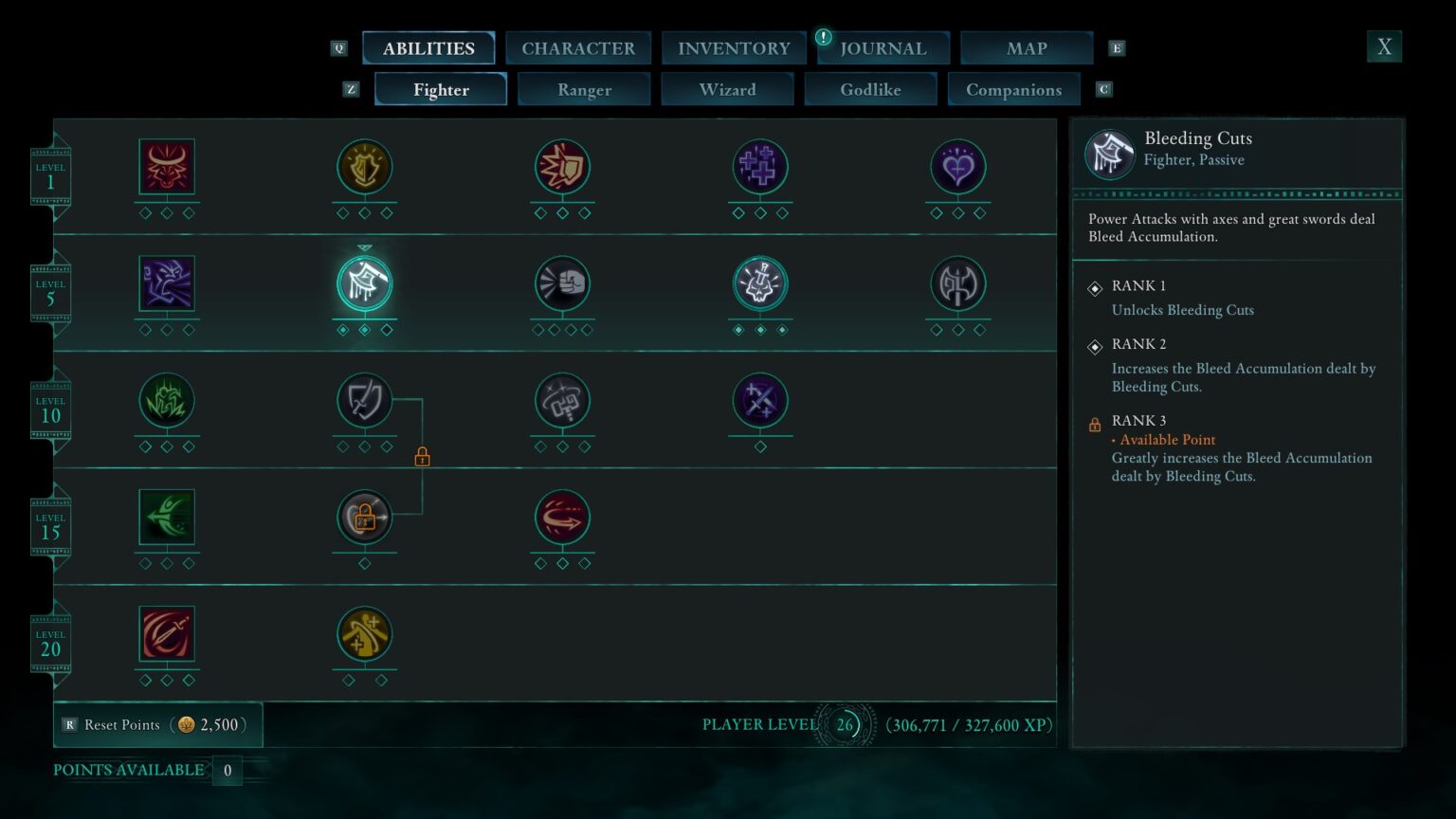Select the green claw ability in Level 10 row

pyautogui.click(x=167, y=401)
